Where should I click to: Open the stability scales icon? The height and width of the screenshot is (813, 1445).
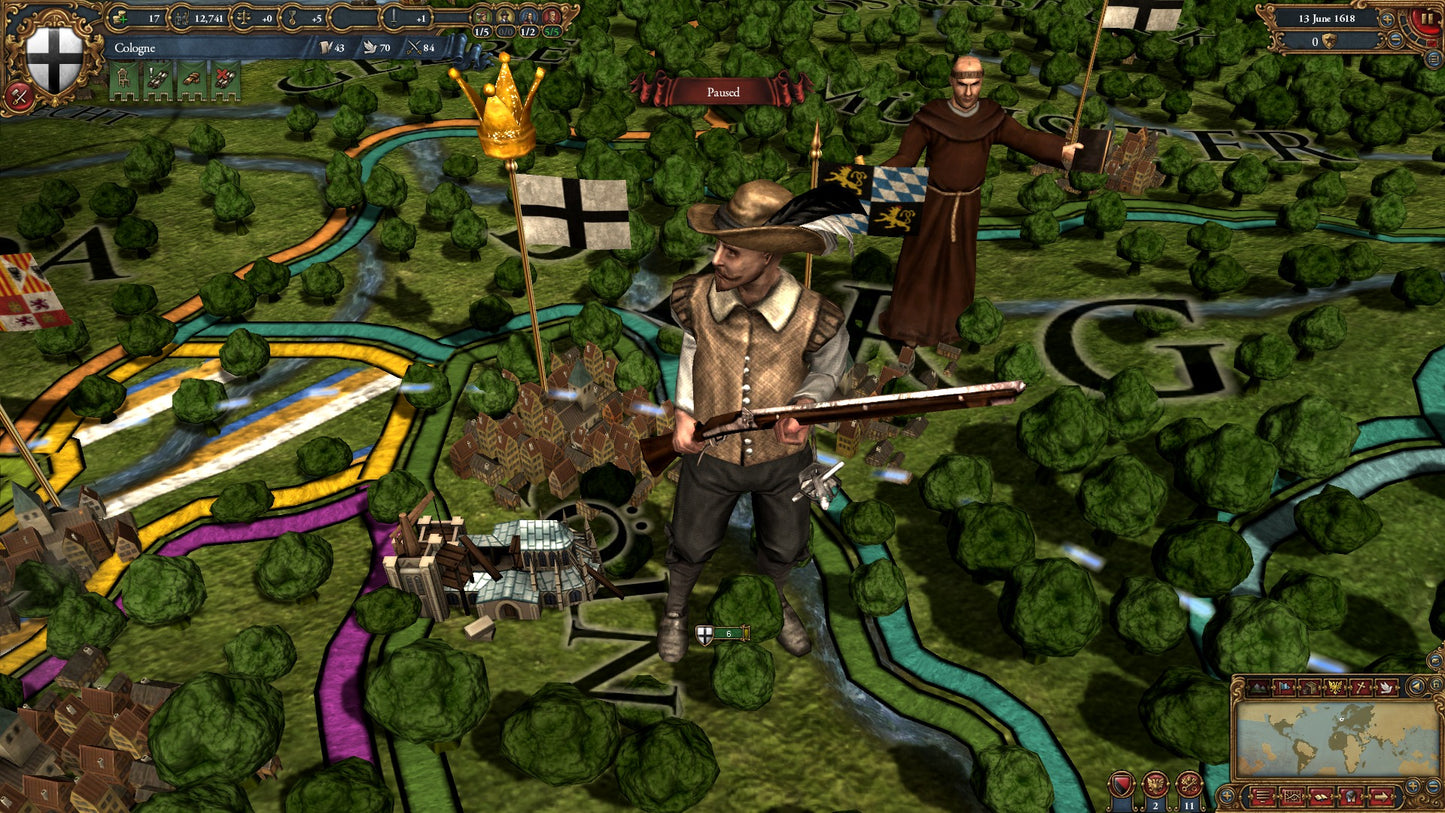242,17
